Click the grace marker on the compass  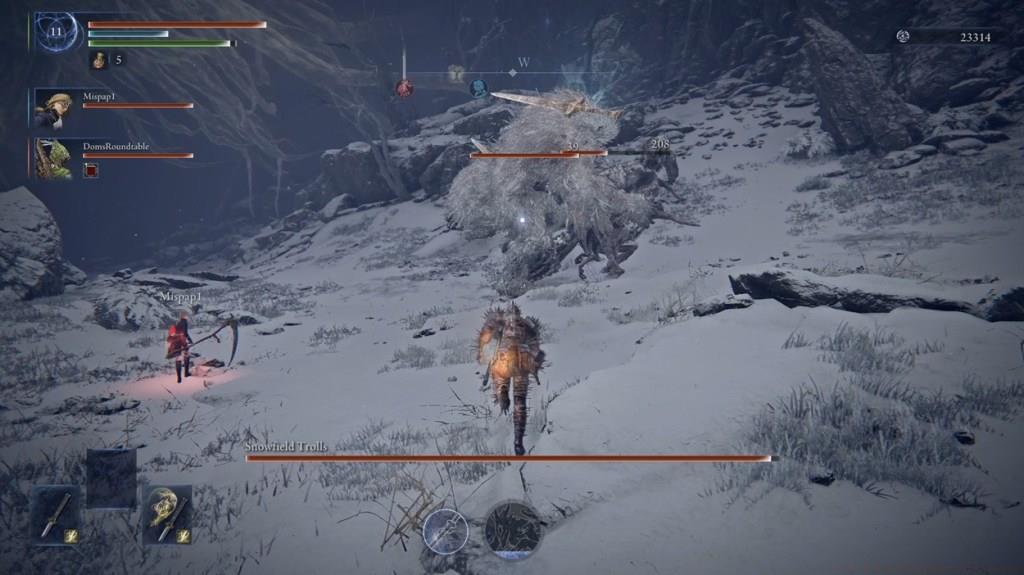[456, 73]
